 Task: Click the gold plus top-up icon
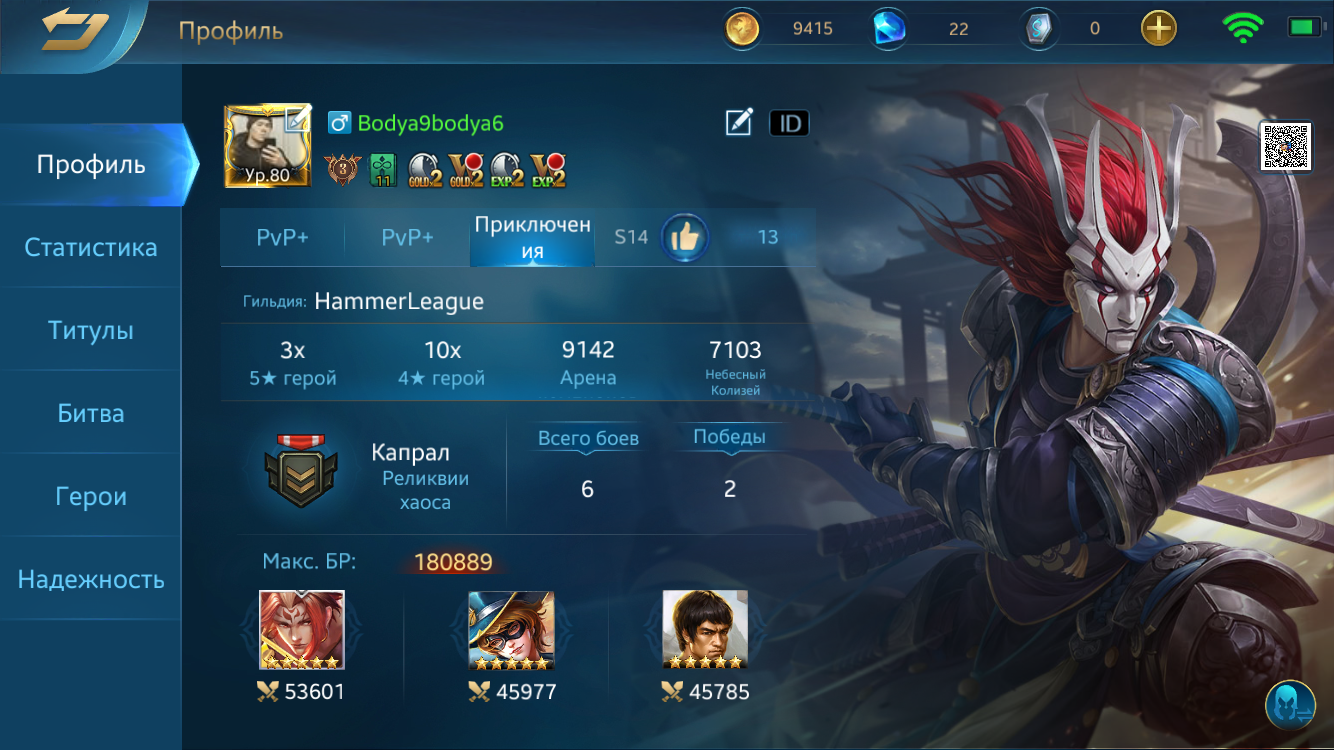[x=1157, y=28]
